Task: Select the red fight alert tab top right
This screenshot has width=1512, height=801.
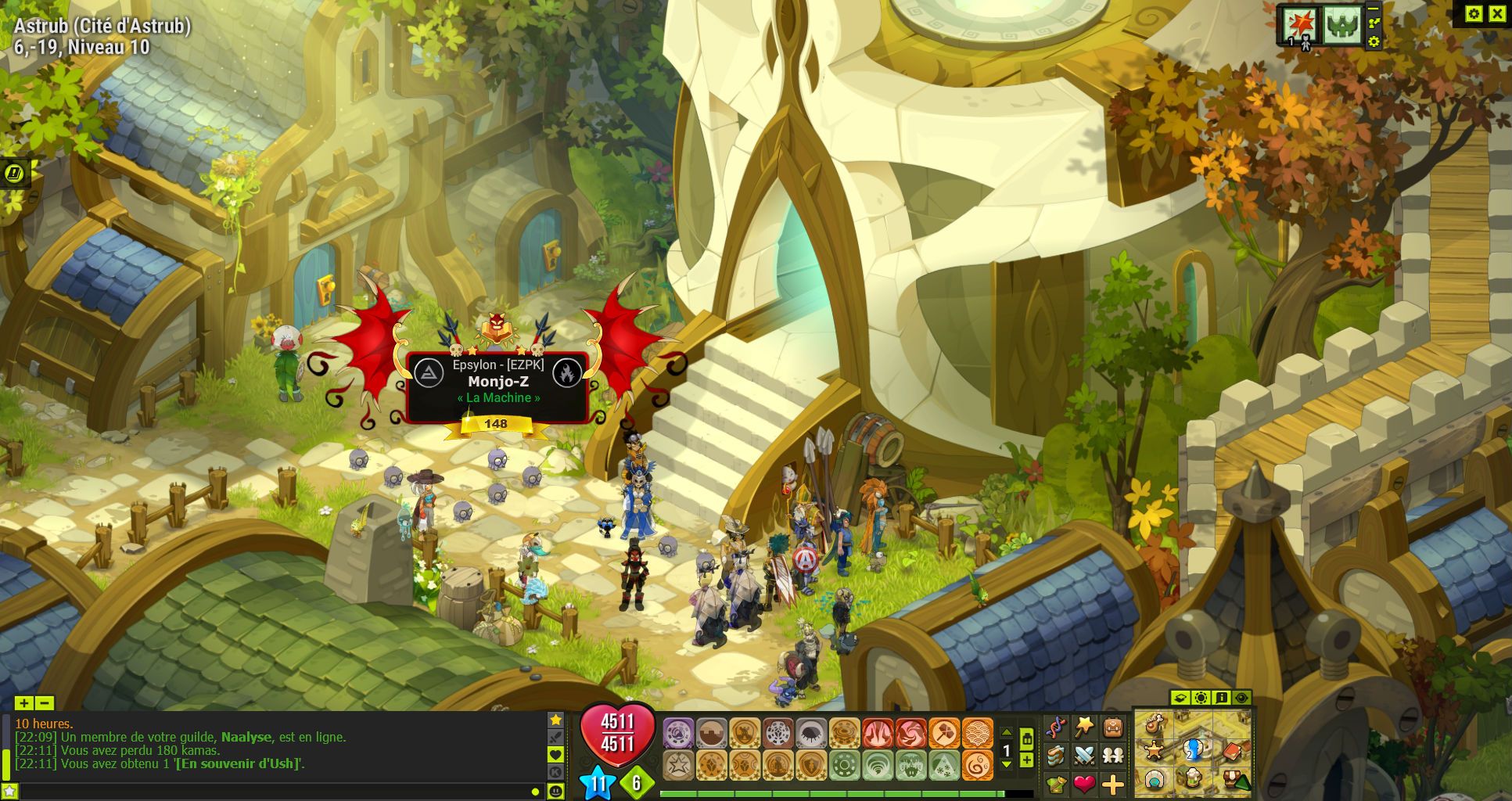Action: coord(1302,21)
